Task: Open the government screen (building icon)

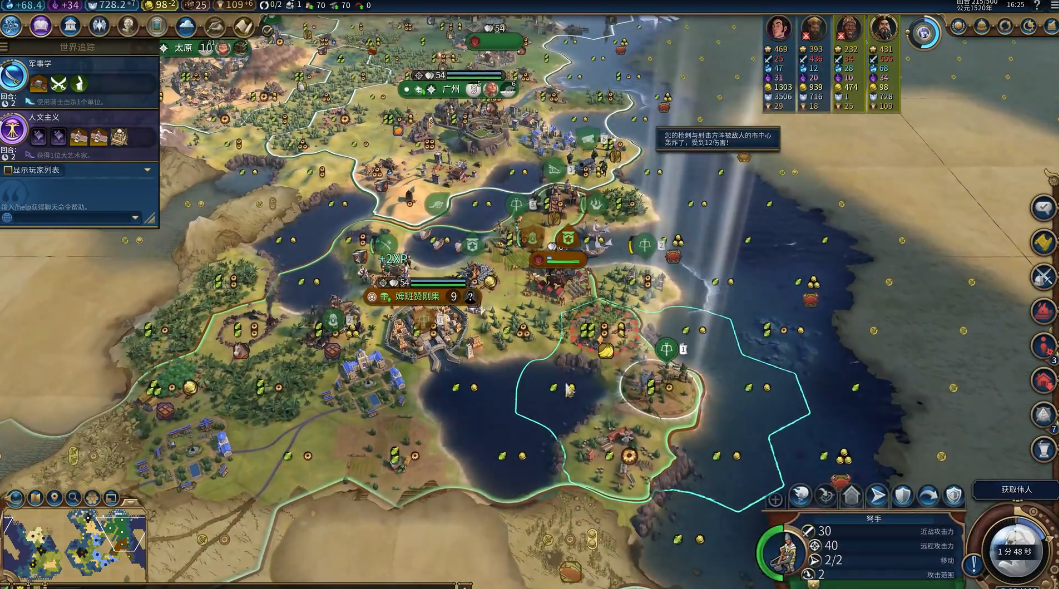Action: coord(70,26)
